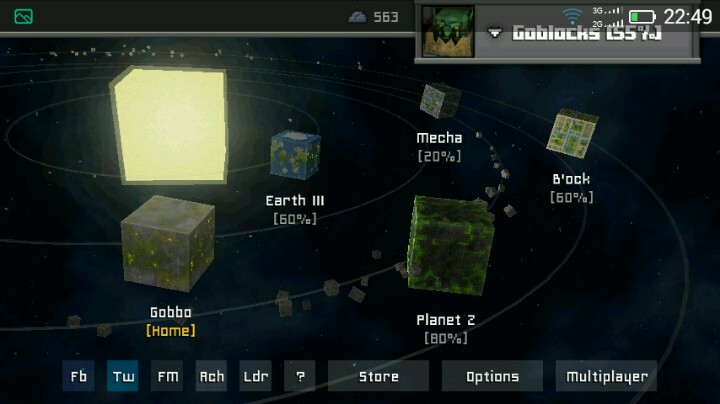Open the Tw Twitter button

[x=123, y=377]
